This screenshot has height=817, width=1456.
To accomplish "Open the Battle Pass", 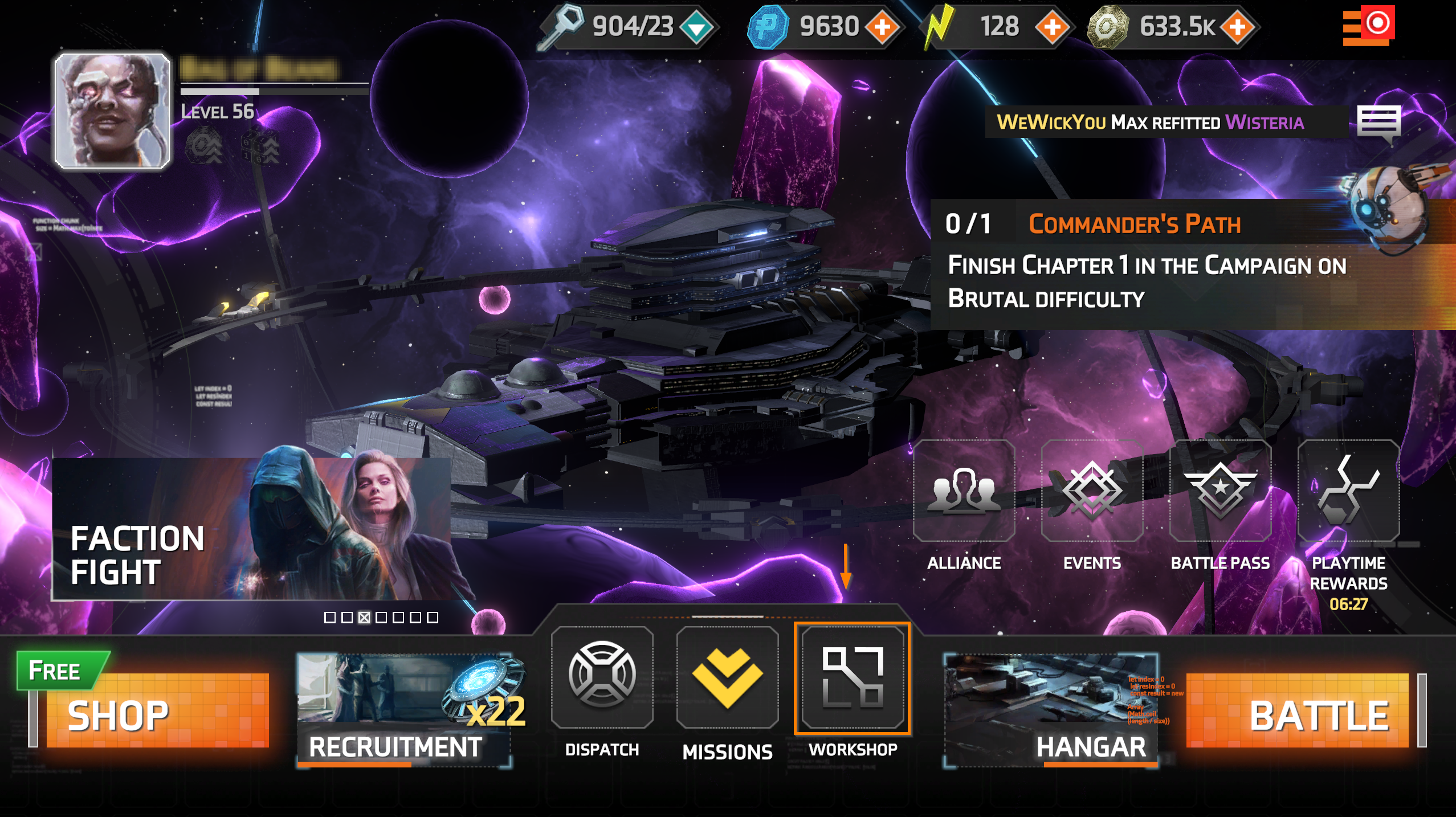I will pos(1220,491).
